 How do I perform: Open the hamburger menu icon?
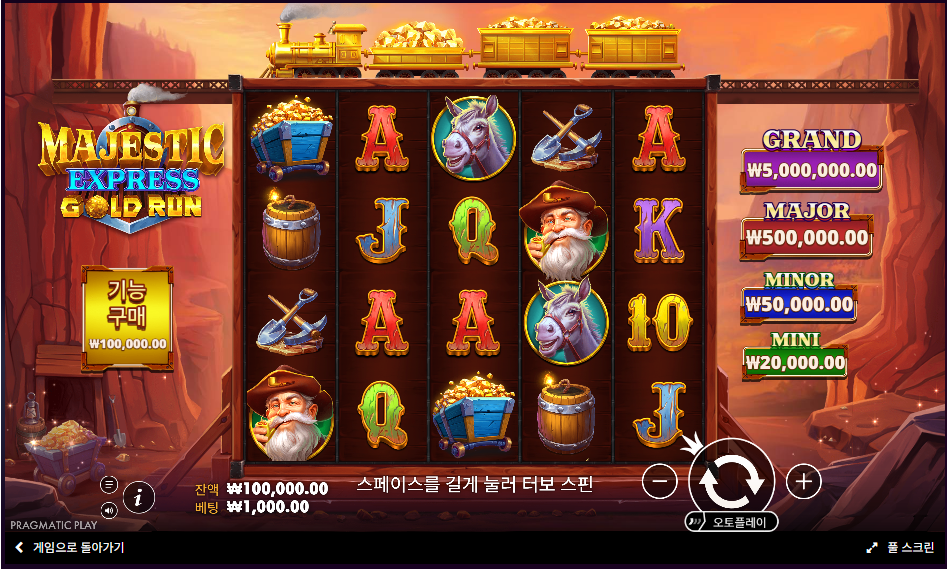pyautogui.click(x=109, y=484)
